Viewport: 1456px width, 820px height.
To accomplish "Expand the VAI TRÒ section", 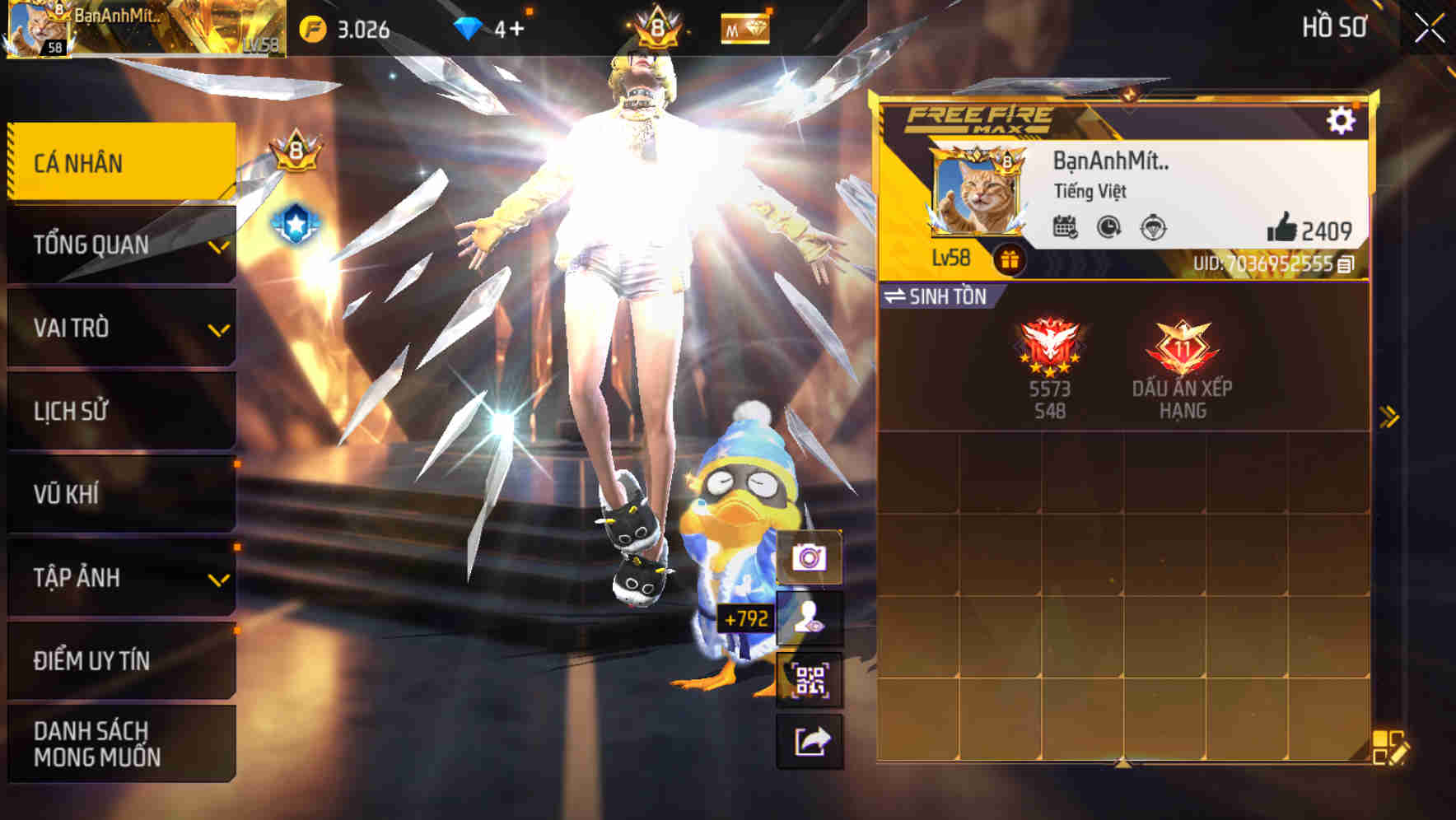I will click(121, 328).
